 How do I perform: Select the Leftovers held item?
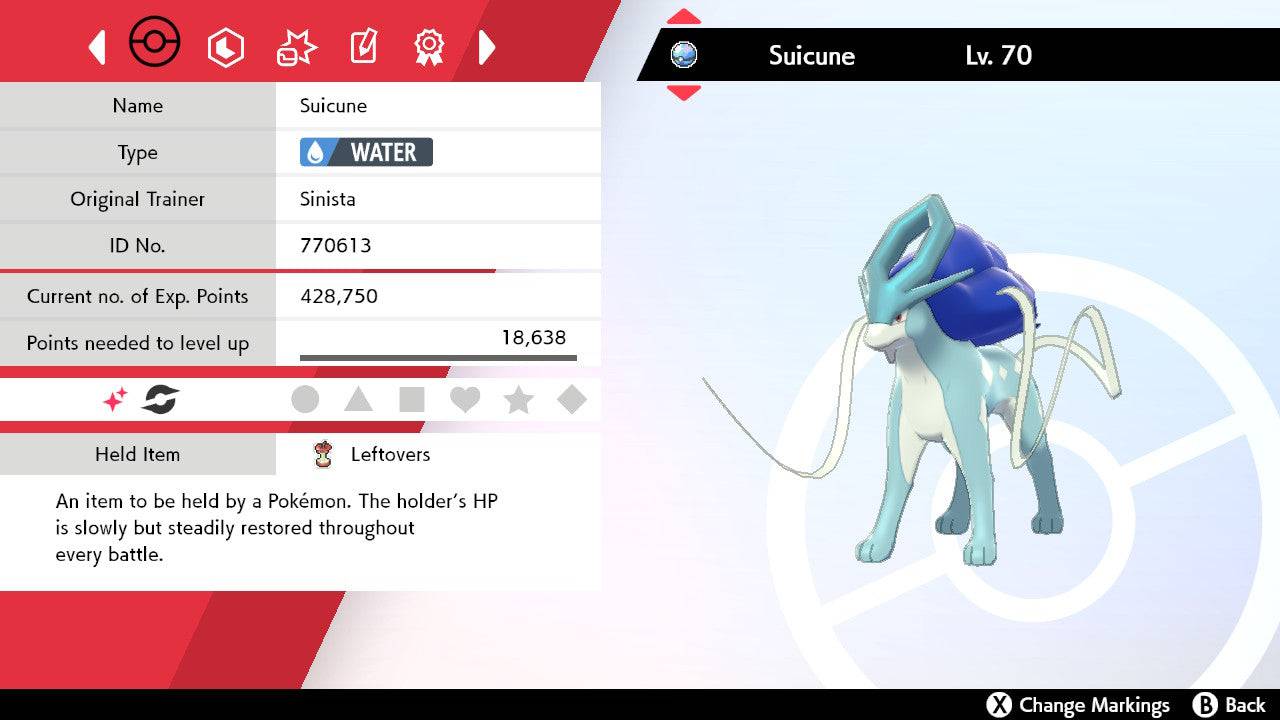coord(390,454)
